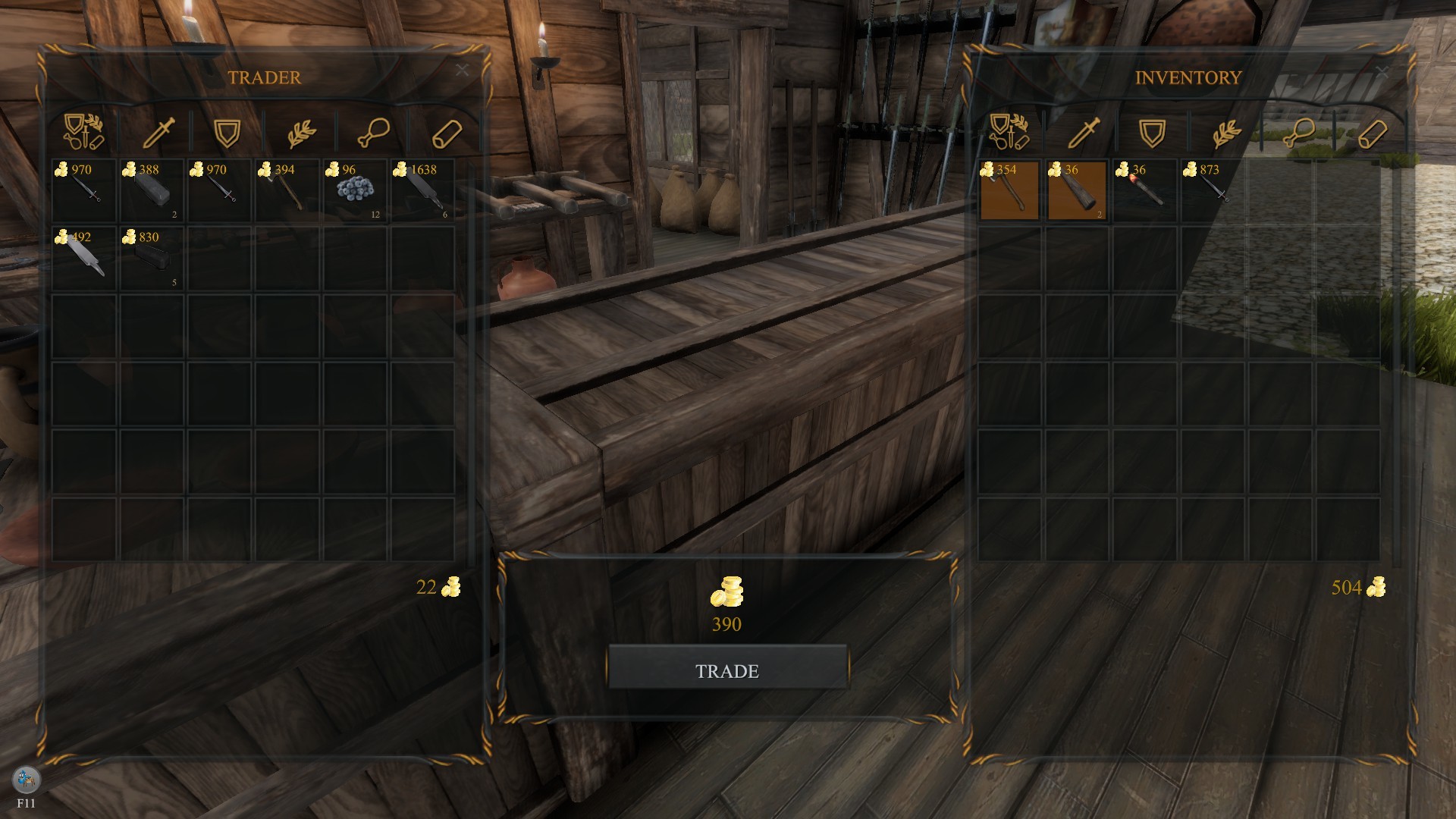Open the weapons category in your inventory
Screen dimensions: 1456x819
click(1084, 131)
